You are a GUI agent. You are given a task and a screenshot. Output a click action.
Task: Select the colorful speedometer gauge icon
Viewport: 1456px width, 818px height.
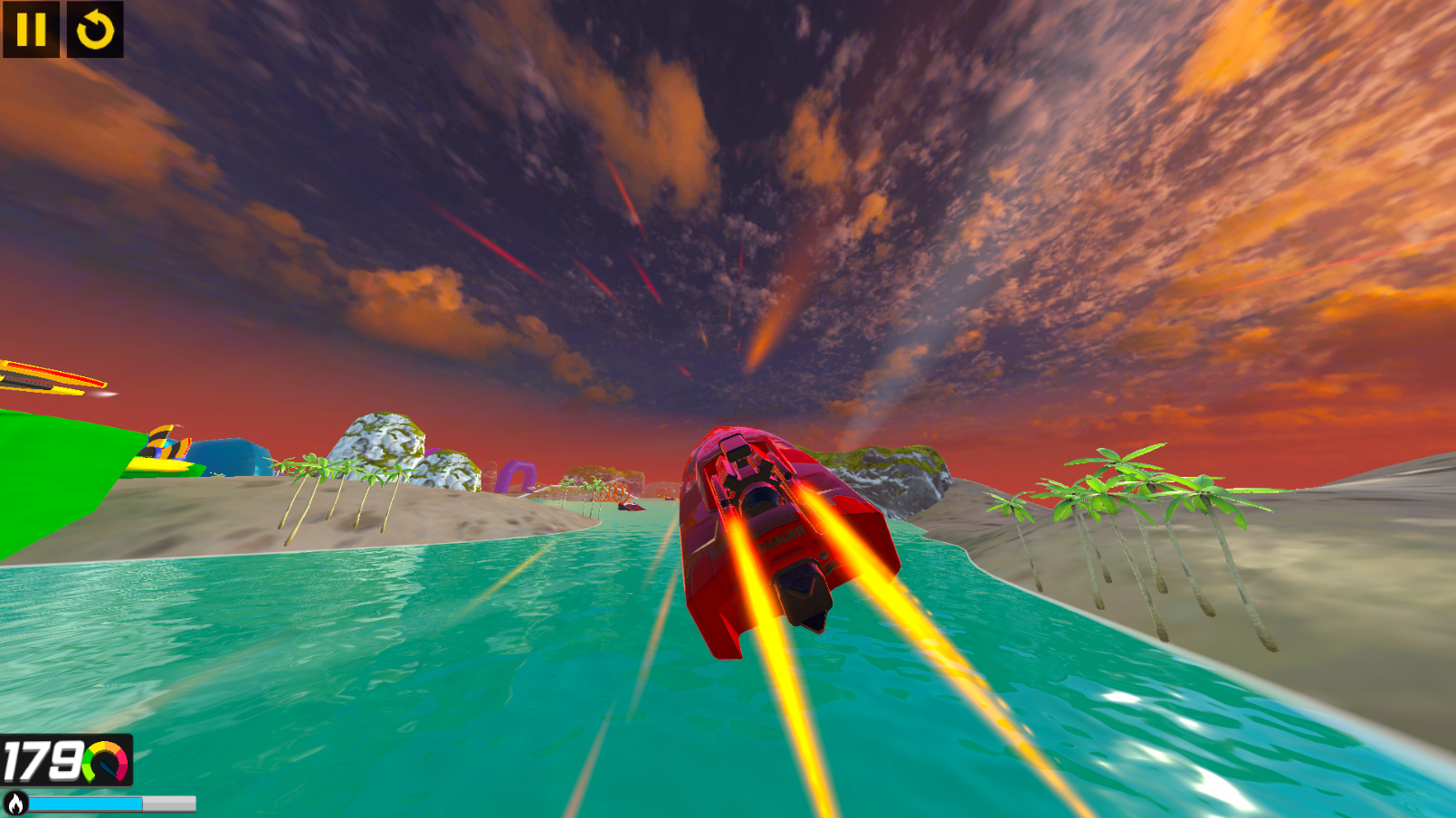click(x=103, y=761)
